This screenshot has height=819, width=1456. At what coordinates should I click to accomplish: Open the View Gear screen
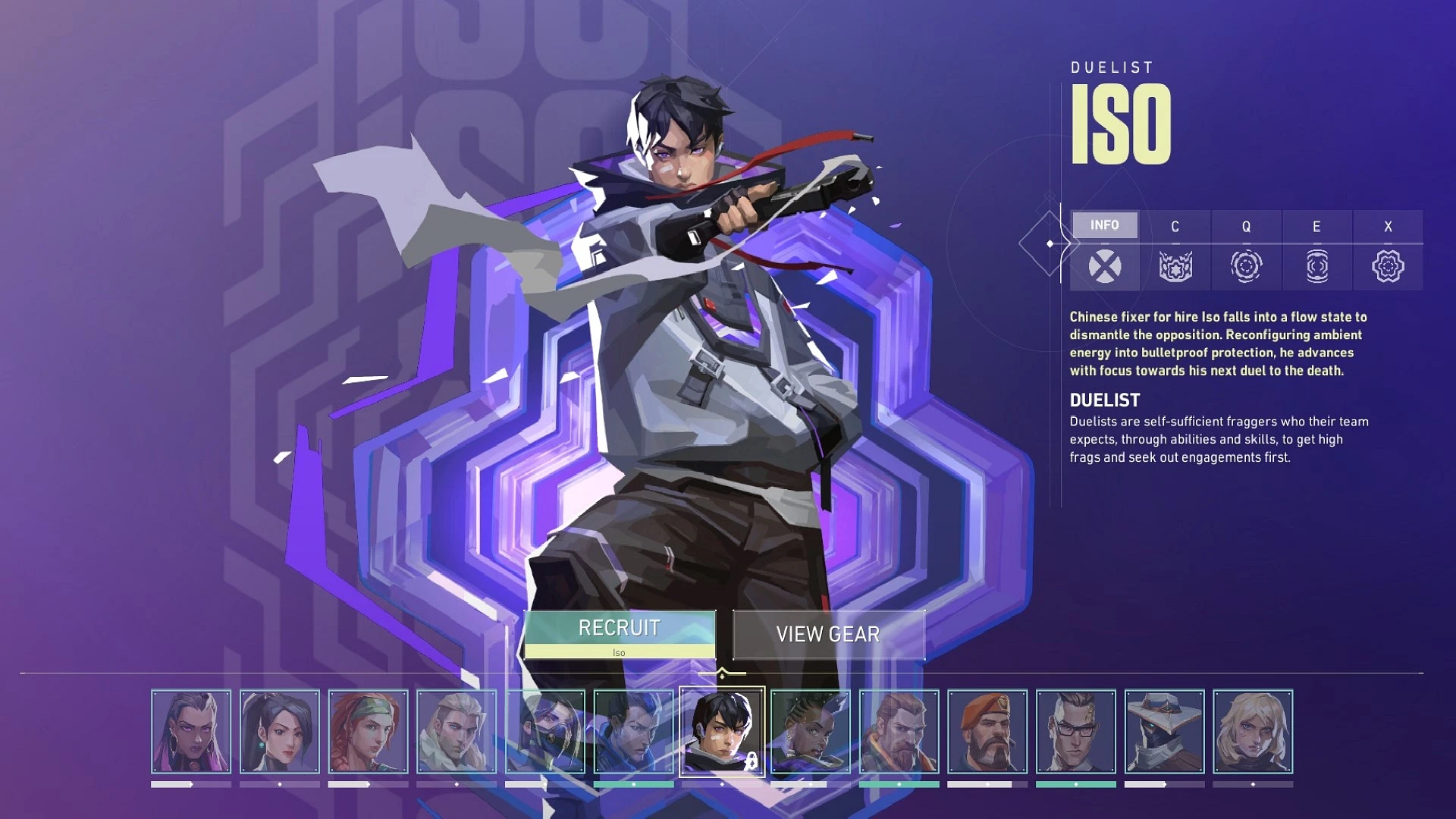pos(828,634)
